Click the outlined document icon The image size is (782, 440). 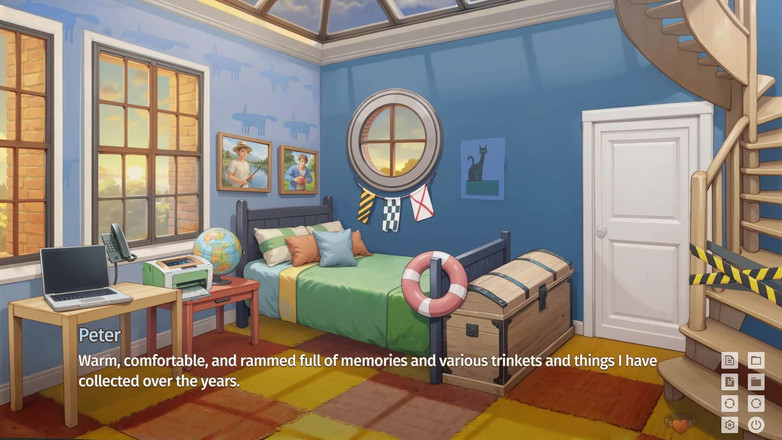[x=730, y=360]
